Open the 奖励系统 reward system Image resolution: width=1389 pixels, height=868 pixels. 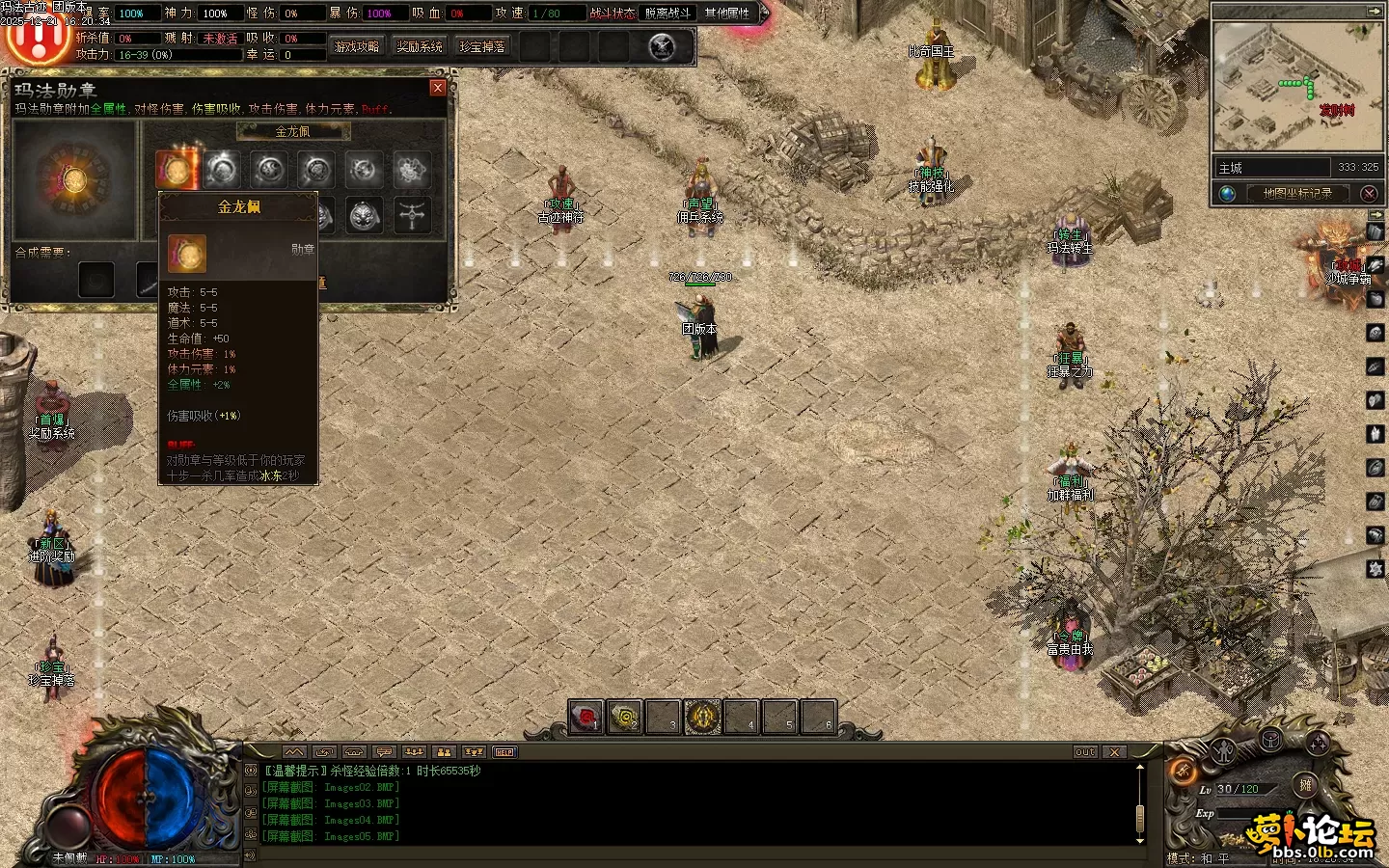420,46
